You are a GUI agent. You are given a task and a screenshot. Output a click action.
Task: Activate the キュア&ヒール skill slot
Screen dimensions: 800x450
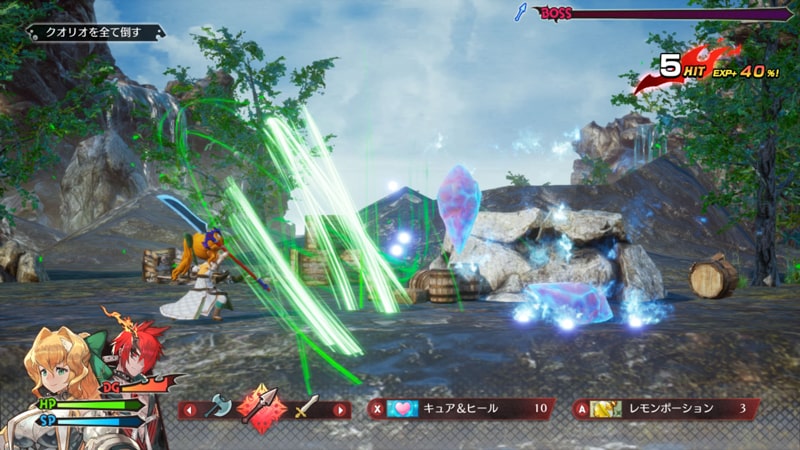(458, 408)
